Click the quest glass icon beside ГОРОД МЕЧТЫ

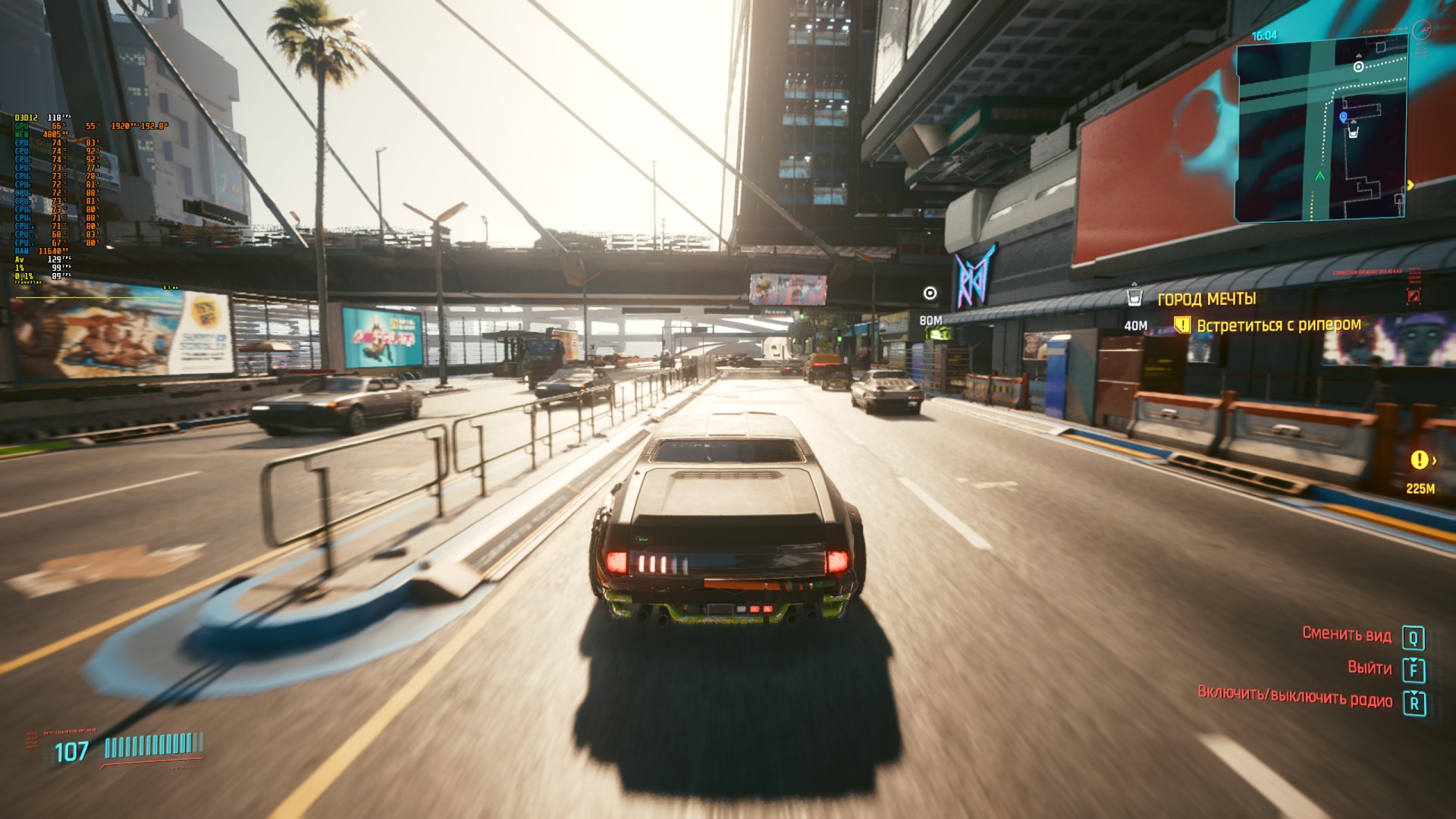coord(1134,297)
